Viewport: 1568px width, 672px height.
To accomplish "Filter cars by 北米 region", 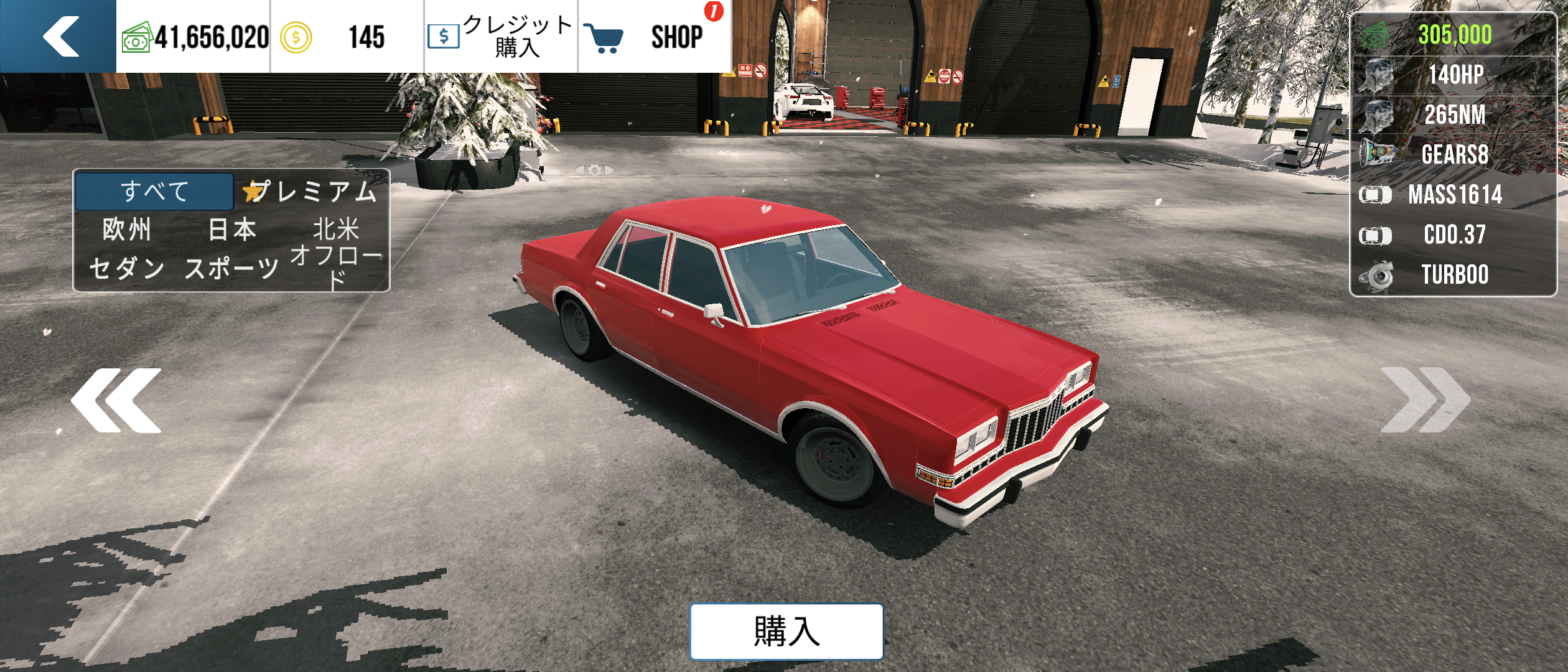I will [336, 230].
